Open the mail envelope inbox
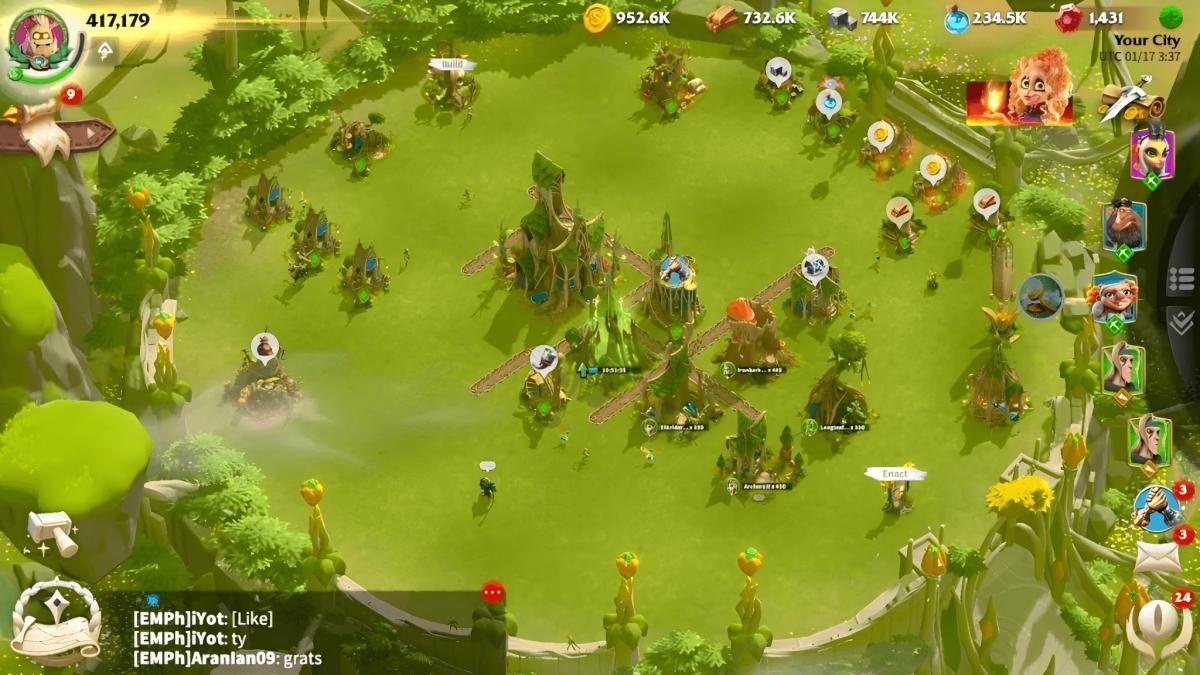1200x675 pixels. pos(1157,556)
